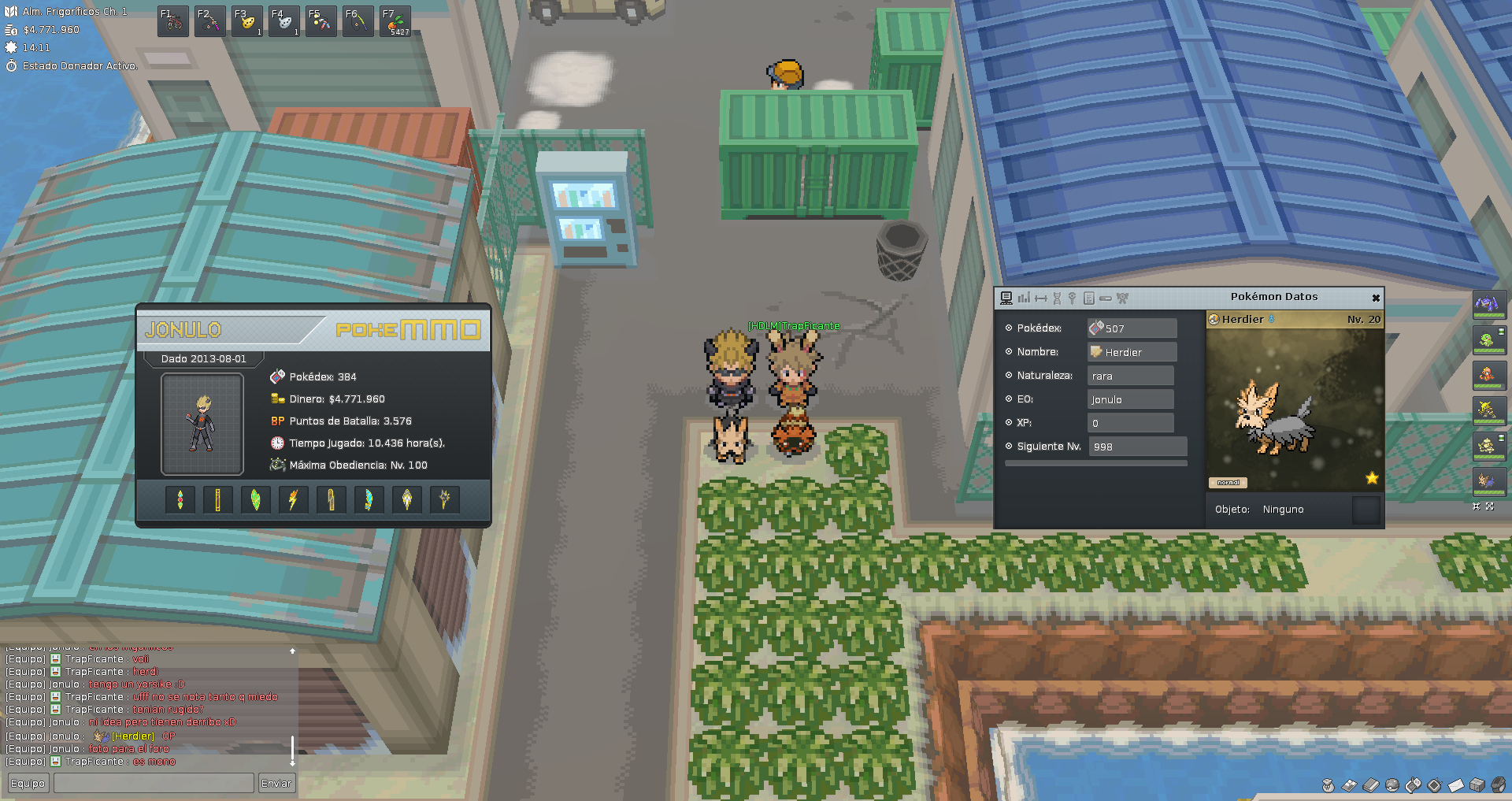Open the Pokédex book icon in bottom toolbar
This screenshot has height=801, width=1512.
[1369, 785]
